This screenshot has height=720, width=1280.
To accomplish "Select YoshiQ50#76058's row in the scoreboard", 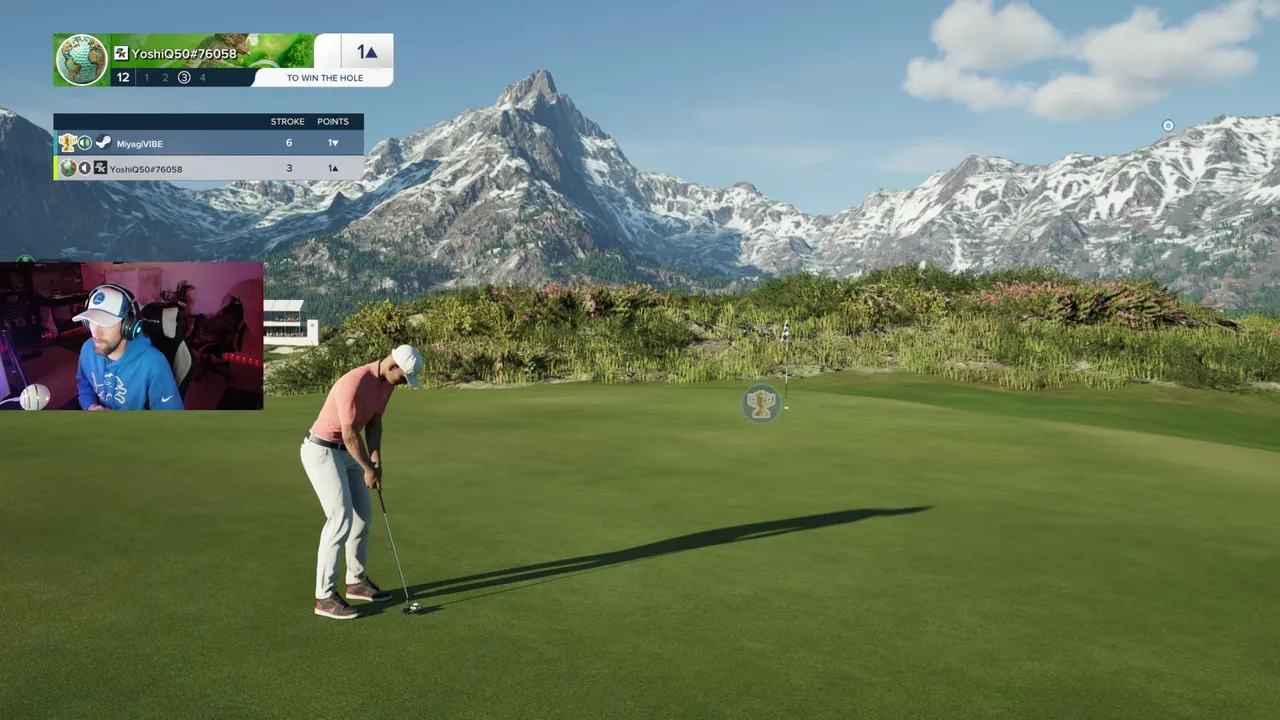I will pyautogui.click(x=208, y=168).
